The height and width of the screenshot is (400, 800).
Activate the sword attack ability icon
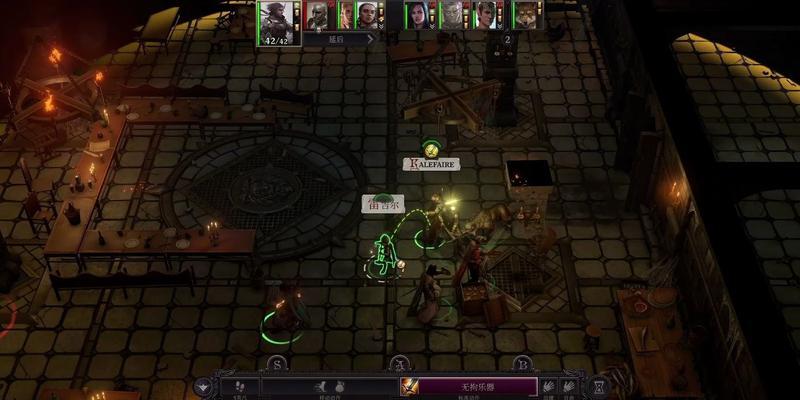411,387
